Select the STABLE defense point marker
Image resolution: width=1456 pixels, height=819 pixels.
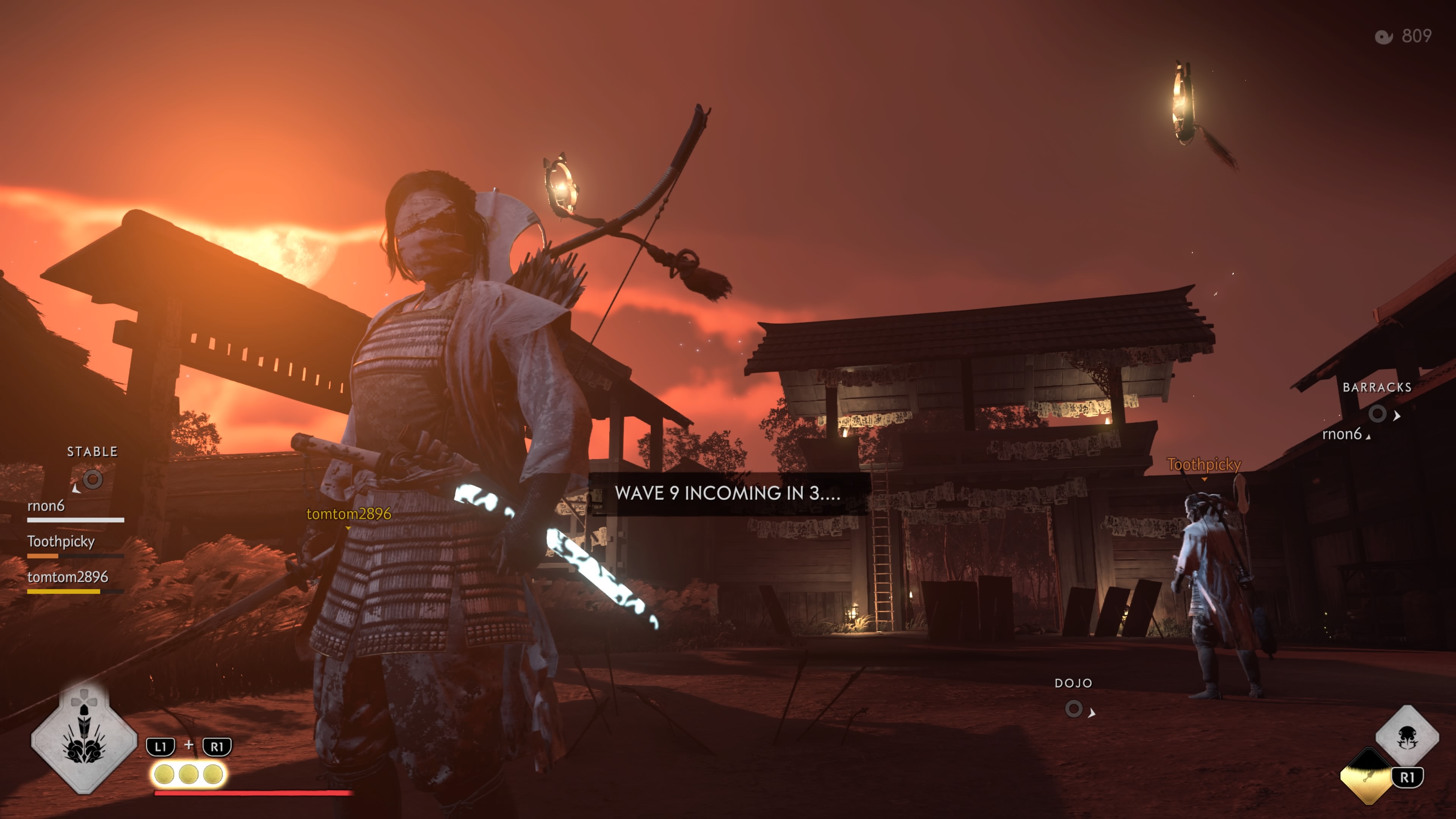click(93, 479)
